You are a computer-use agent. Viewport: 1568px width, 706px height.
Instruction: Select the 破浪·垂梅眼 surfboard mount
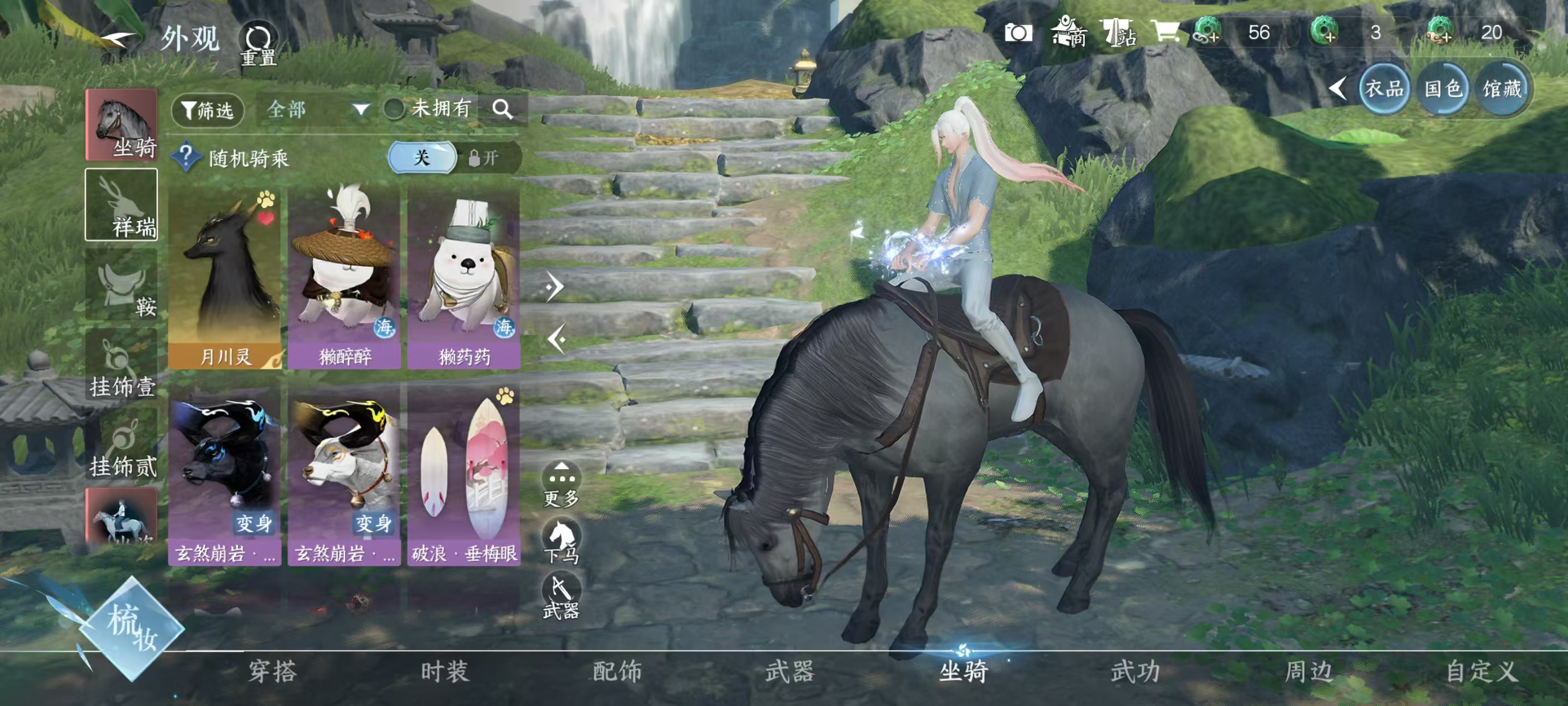[x=464, y=478]
